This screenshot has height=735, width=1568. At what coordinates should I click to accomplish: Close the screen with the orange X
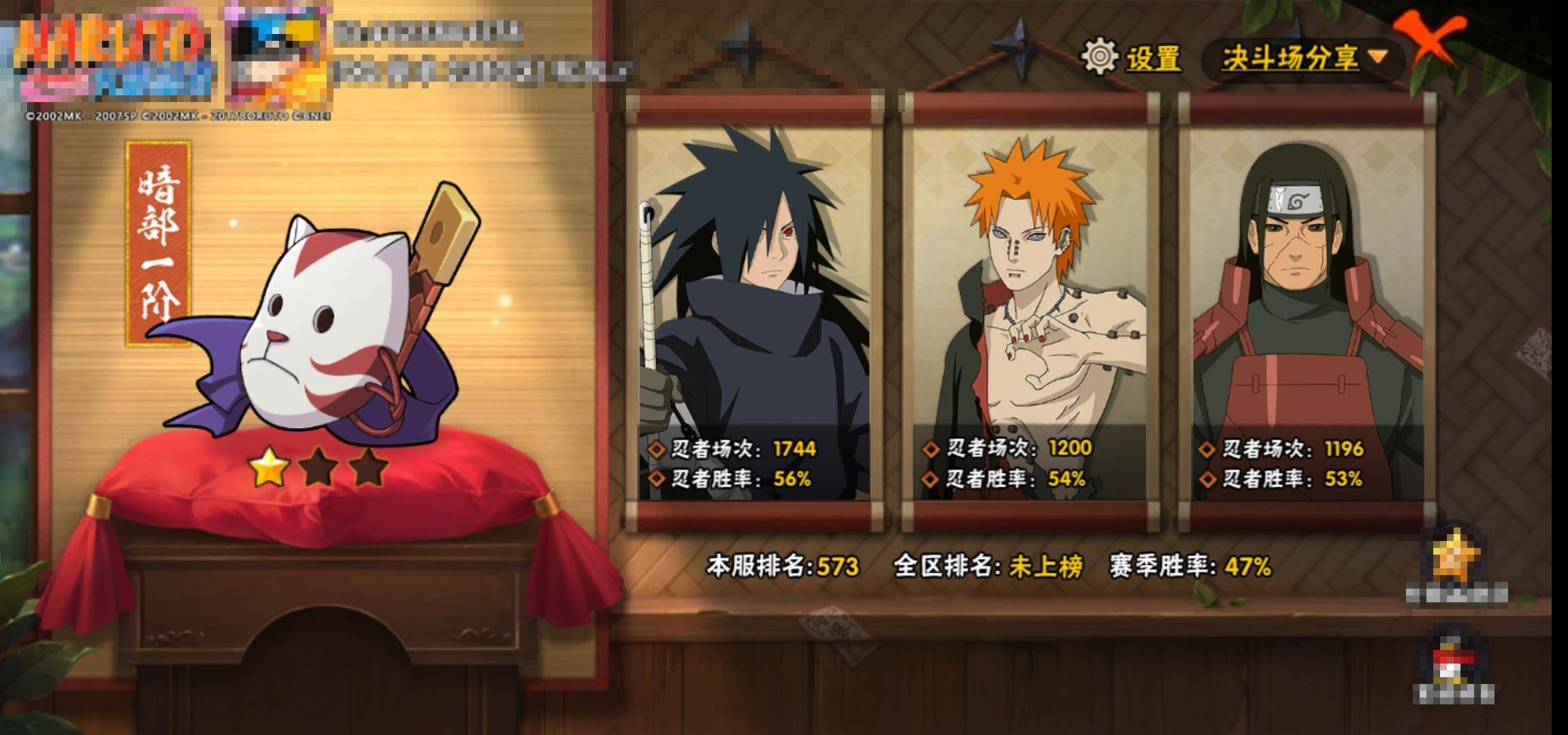(x=1429, y=39)
